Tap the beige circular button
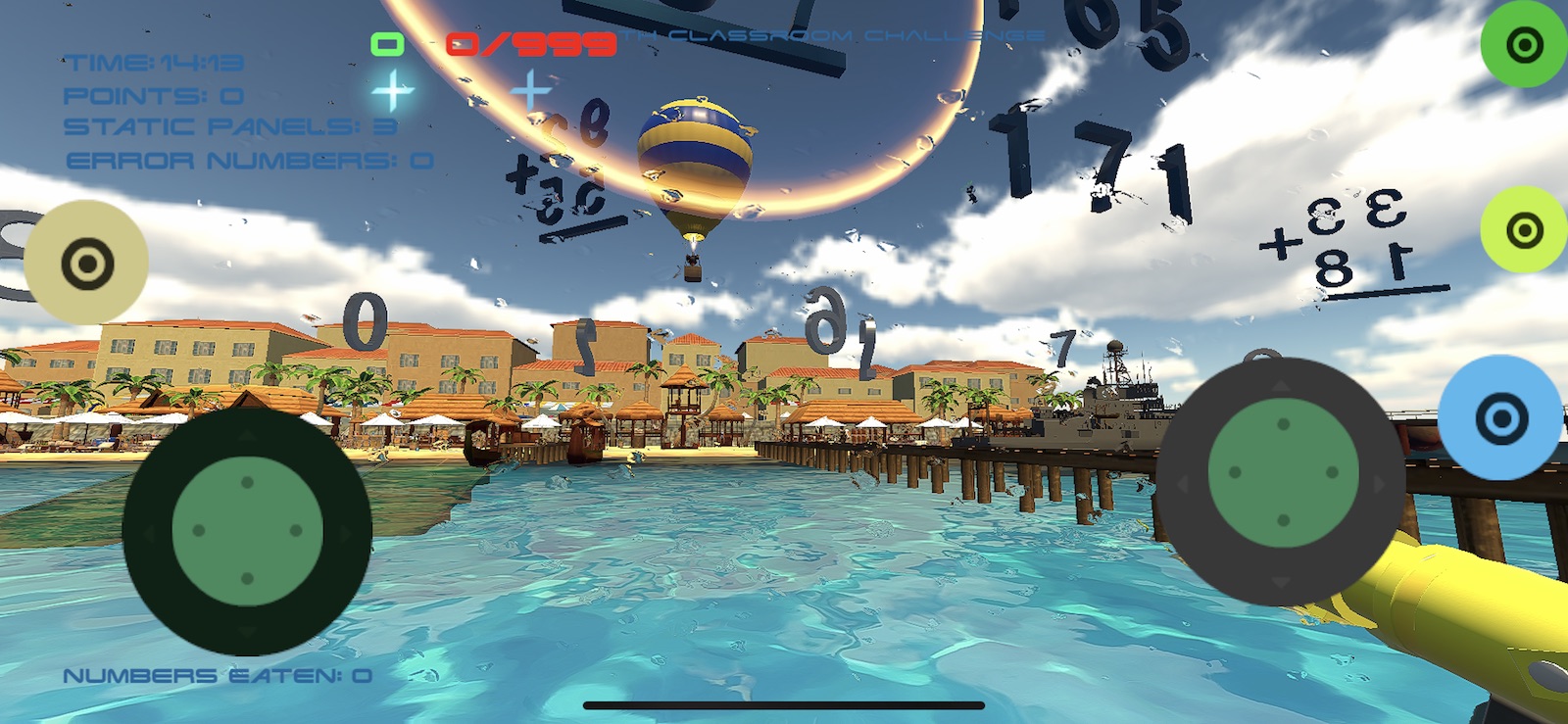 (x=86, y=263)
